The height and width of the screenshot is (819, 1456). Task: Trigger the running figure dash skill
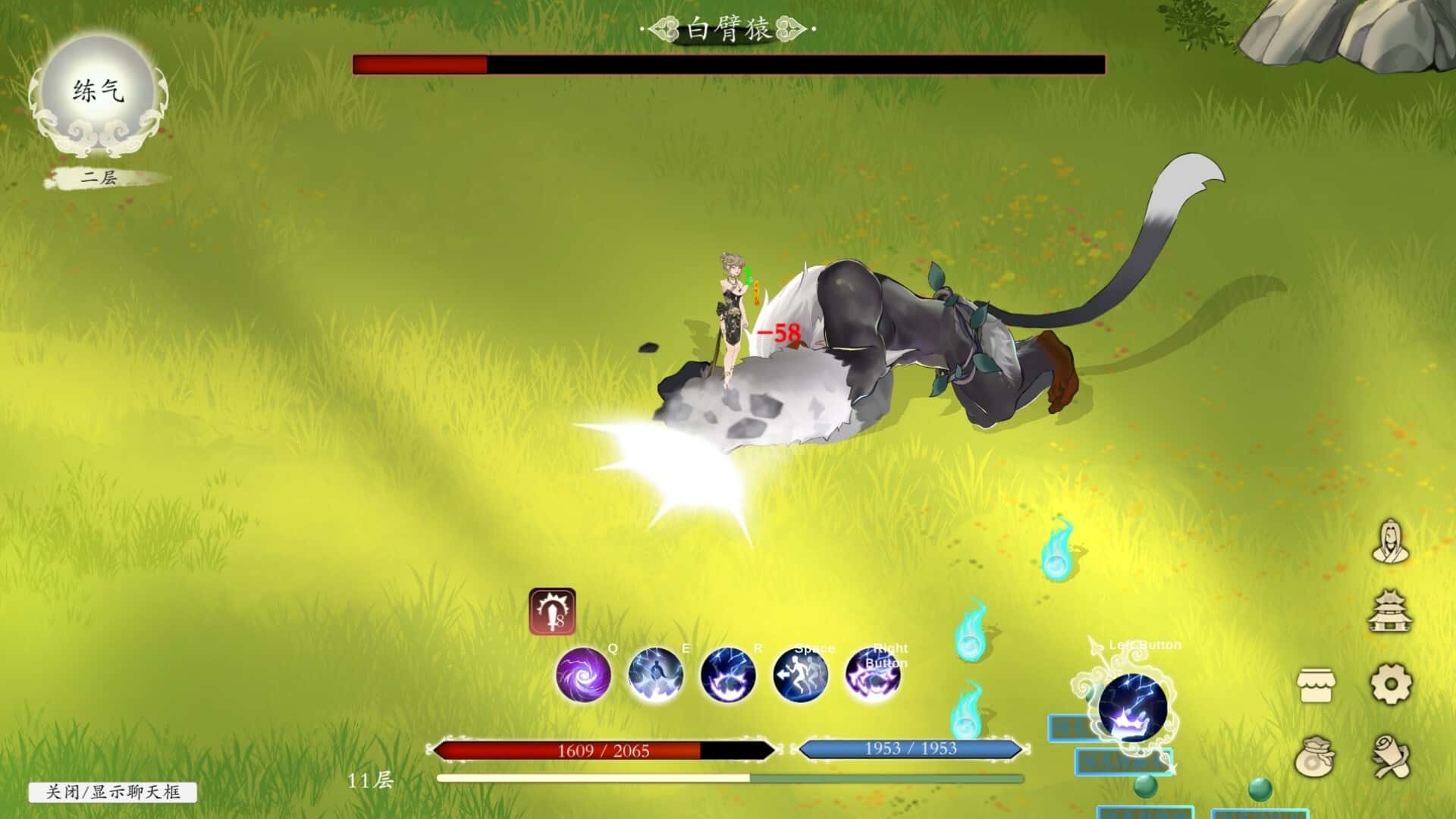click(800, 674)
